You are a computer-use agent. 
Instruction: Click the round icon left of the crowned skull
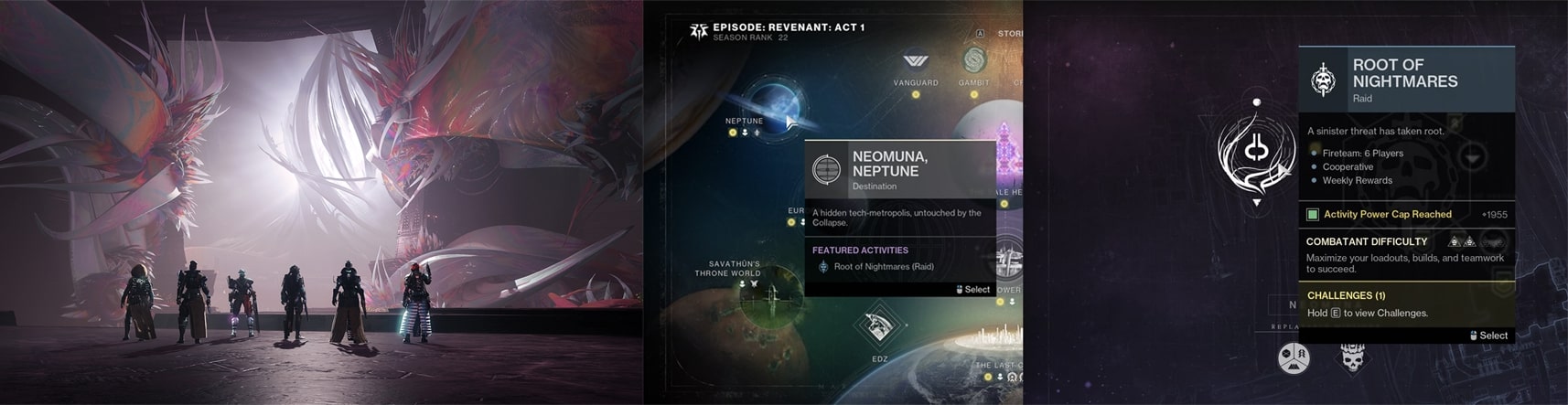(1294, 357)
